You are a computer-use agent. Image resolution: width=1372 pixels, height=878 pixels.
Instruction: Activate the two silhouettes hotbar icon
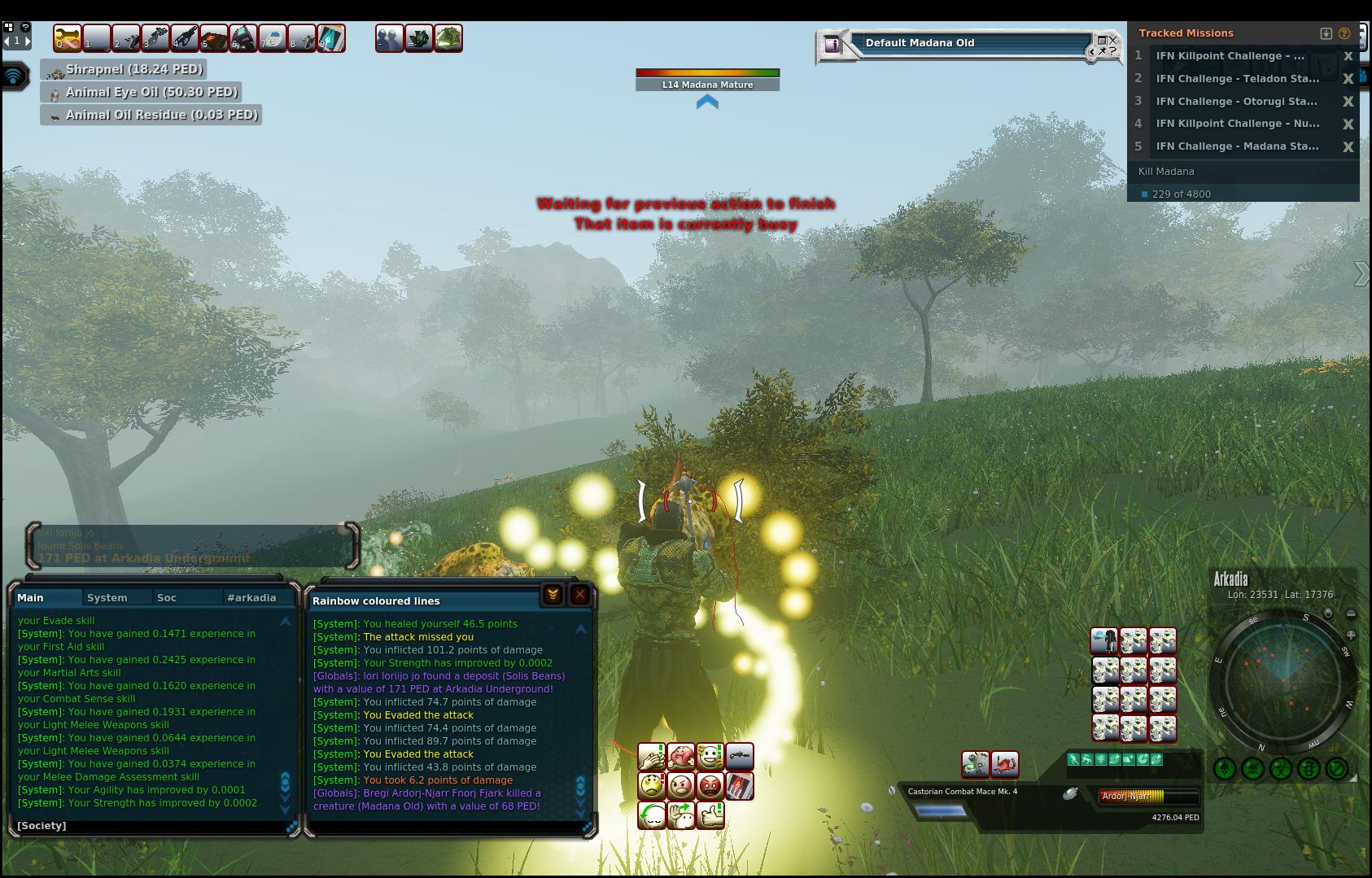(x=389, y=38)
